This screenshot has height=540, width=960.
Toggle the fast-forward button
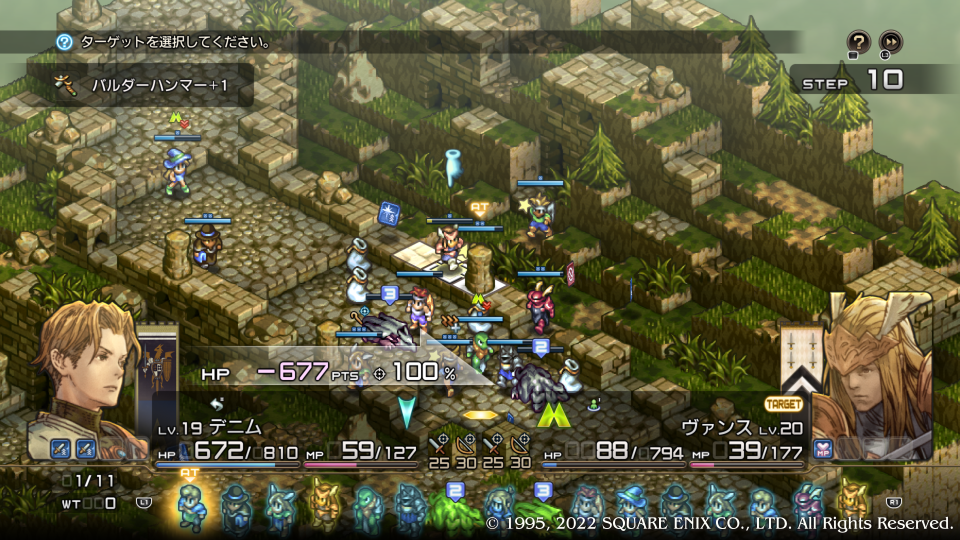click(x=890, y=42)
